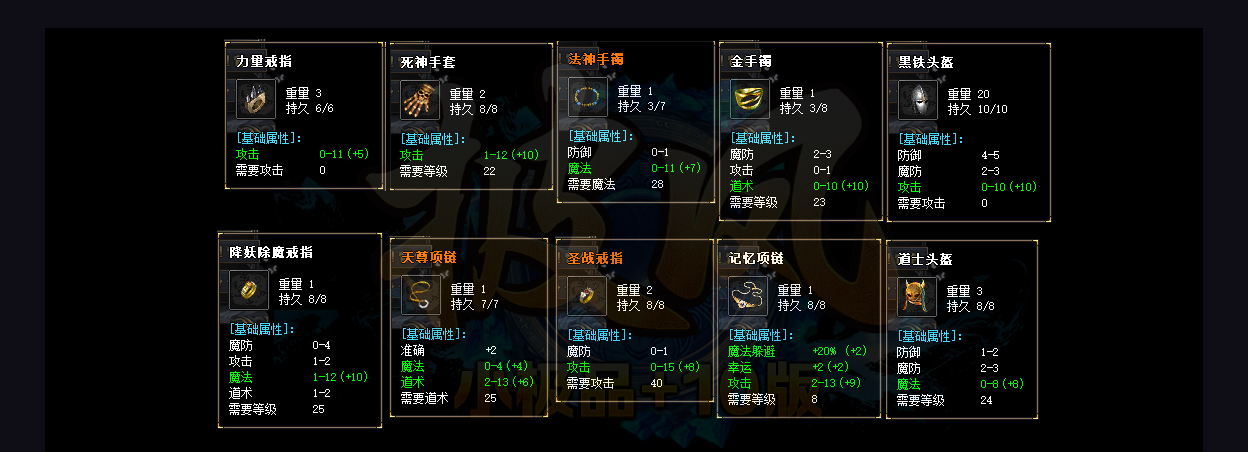
Task: Pick the 道士头盔 helmet icon
Action: [916, 297]
